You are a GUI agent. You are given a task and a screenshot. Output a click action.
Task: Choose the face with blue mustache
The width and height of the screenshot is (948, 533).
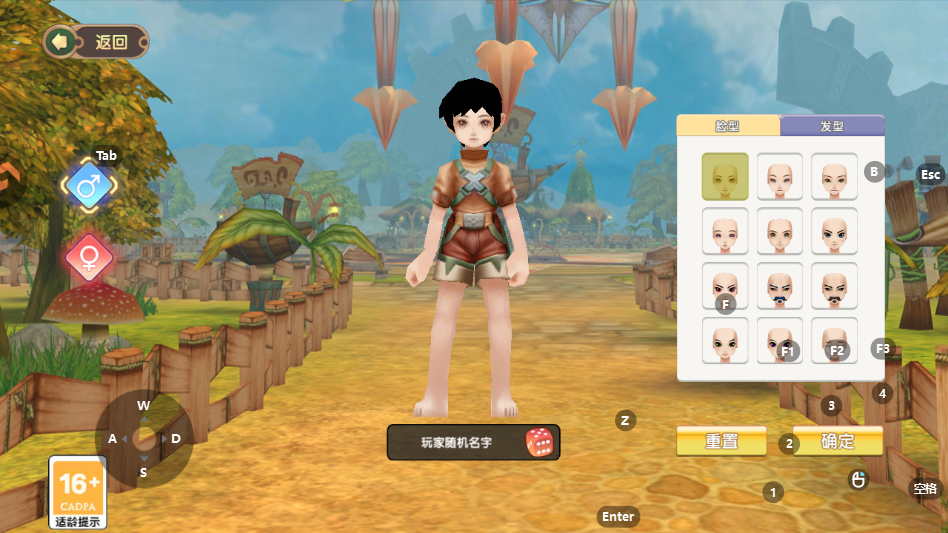pos(779,286)
